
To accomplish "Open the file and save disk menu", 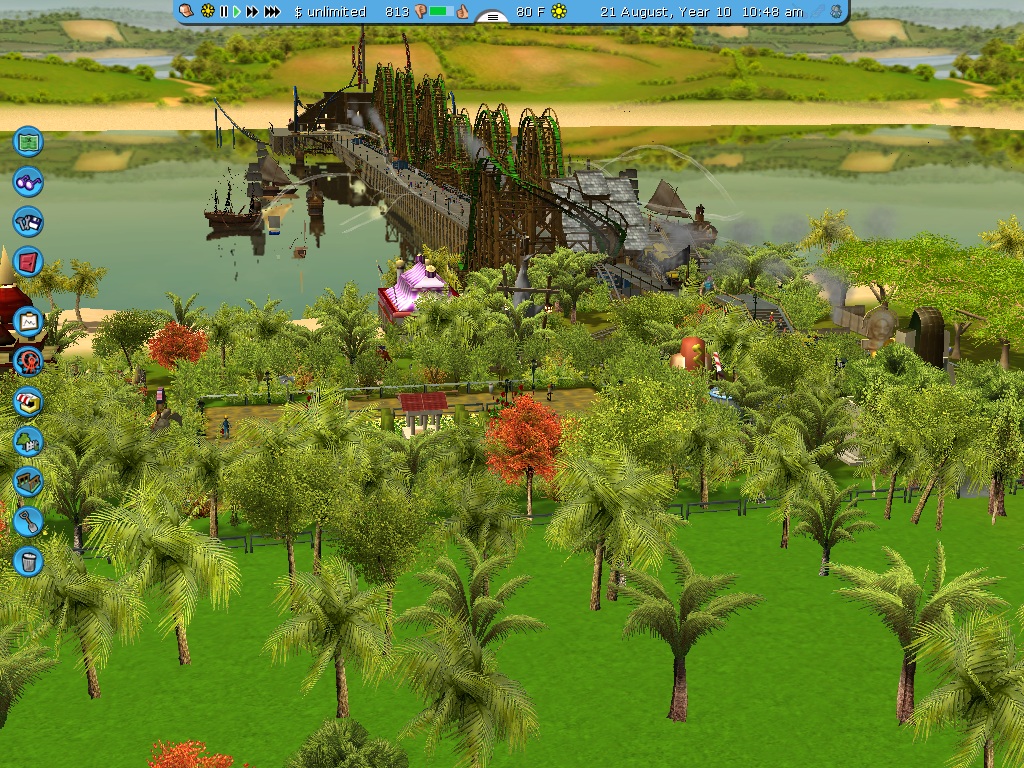I will [28, 221].
